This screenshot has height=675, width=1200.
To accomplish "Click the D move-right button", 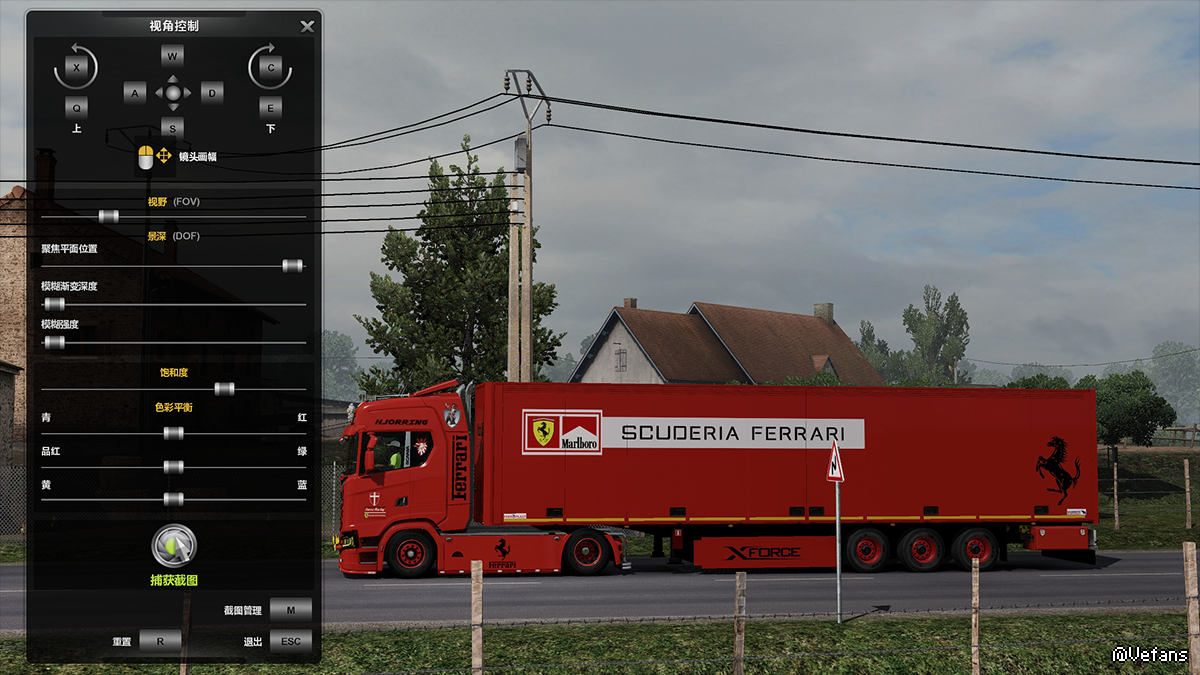I will [211, 93].
